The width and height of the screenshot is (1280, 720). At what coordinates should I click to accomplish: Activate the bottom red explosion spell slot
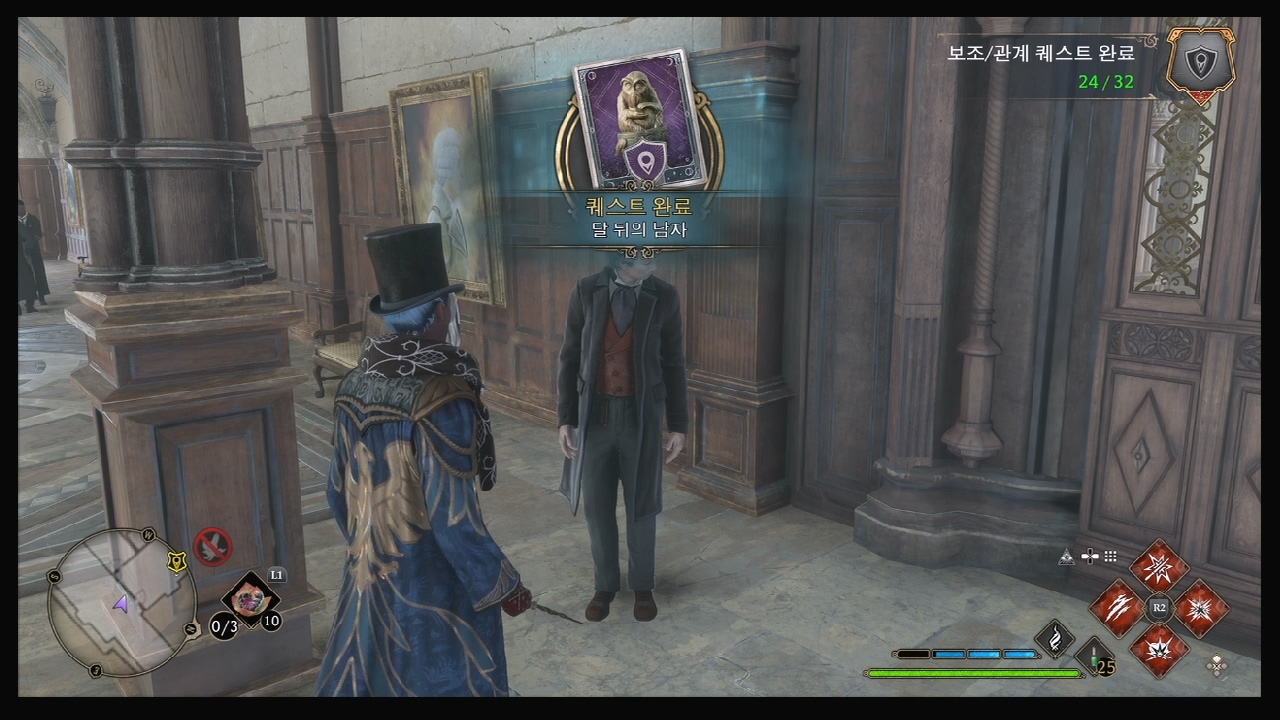click(1159, 648)
